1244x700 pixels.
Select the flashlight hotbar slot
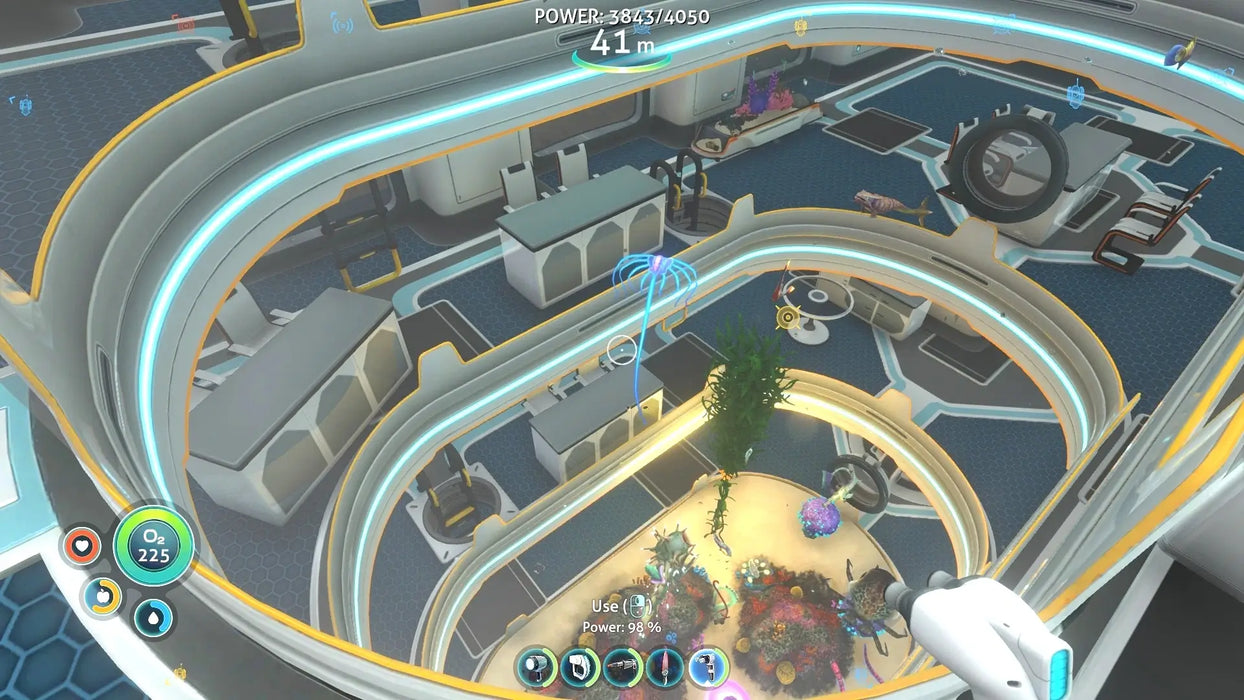click(537, 667)
